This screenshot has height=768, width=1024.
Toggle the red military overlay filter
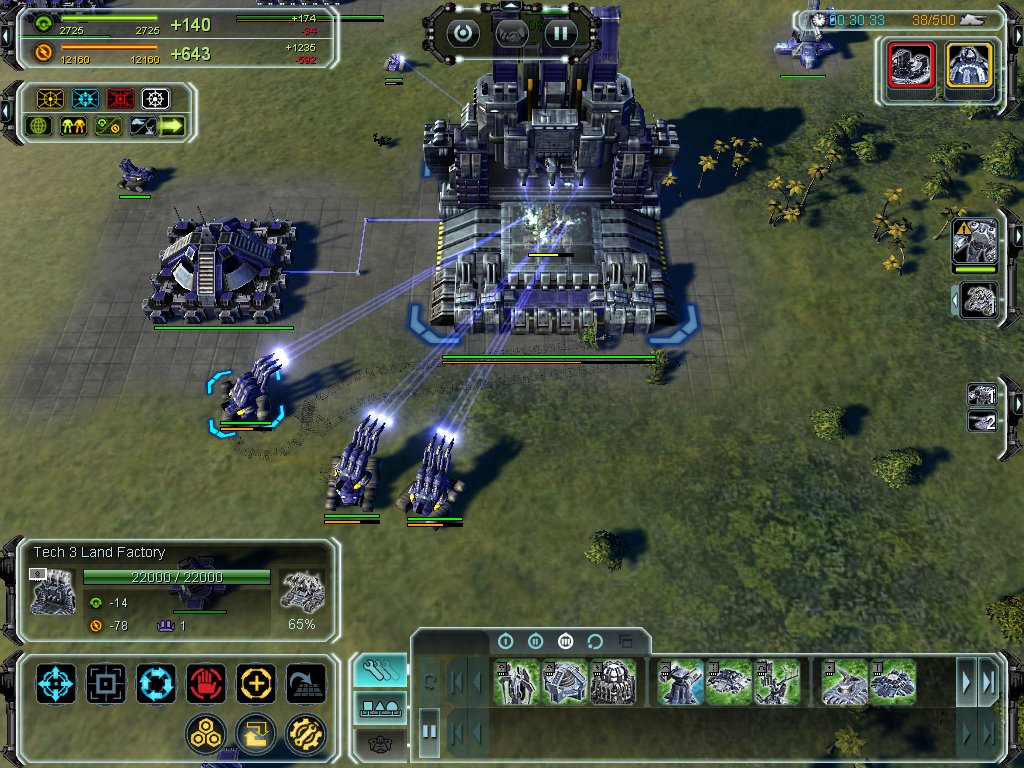[x=121, y=99]
